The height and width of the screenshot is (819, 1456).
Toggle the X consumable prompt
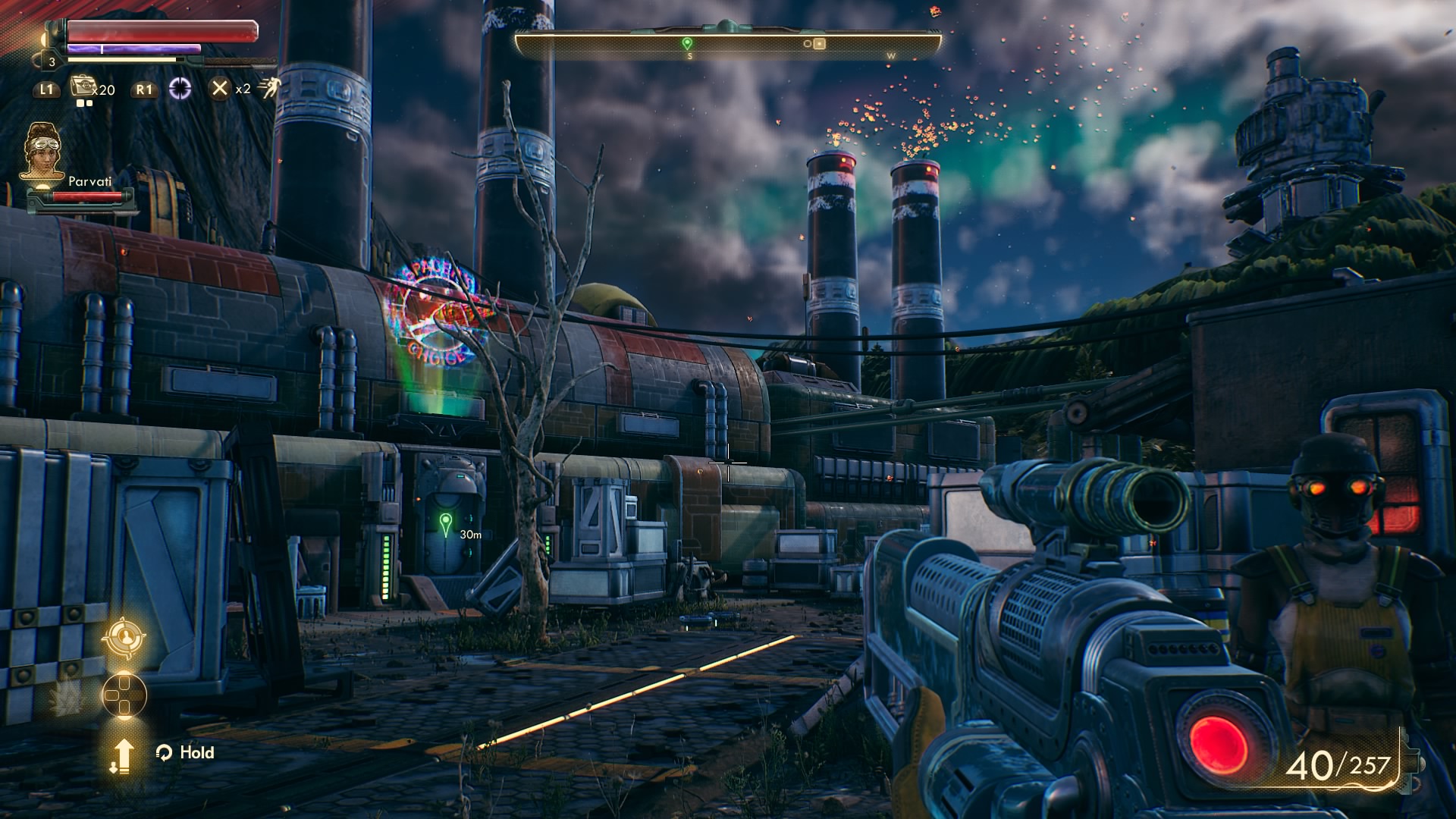[219, 89]
